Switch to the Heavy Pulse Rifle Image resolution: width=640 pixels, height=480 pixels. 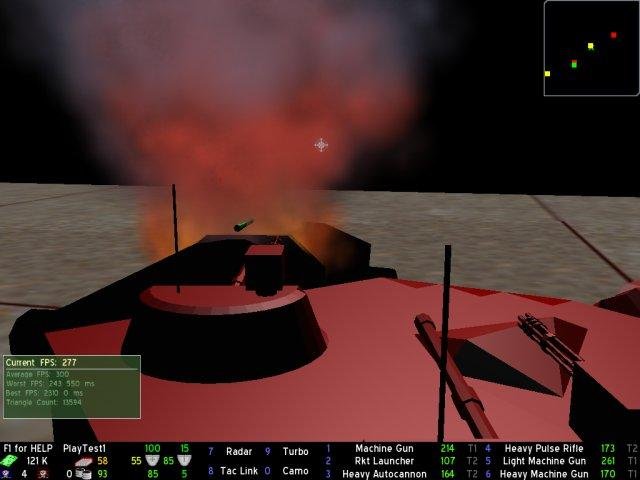545,449
